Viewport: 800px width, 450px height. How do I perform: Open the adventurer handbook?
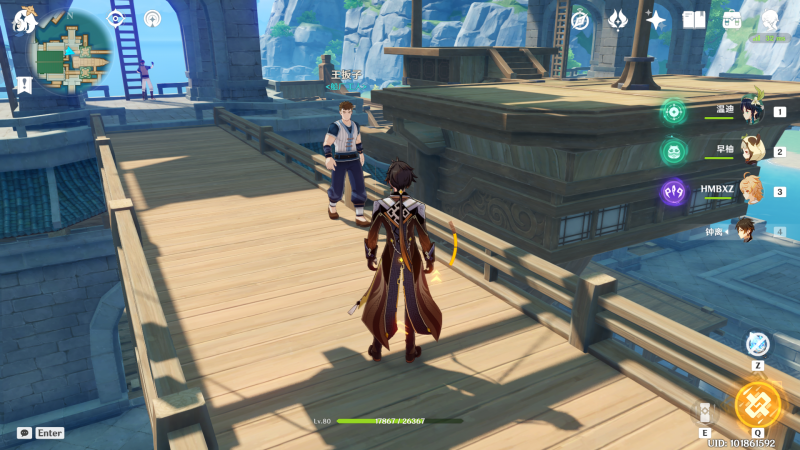(694, 19)
